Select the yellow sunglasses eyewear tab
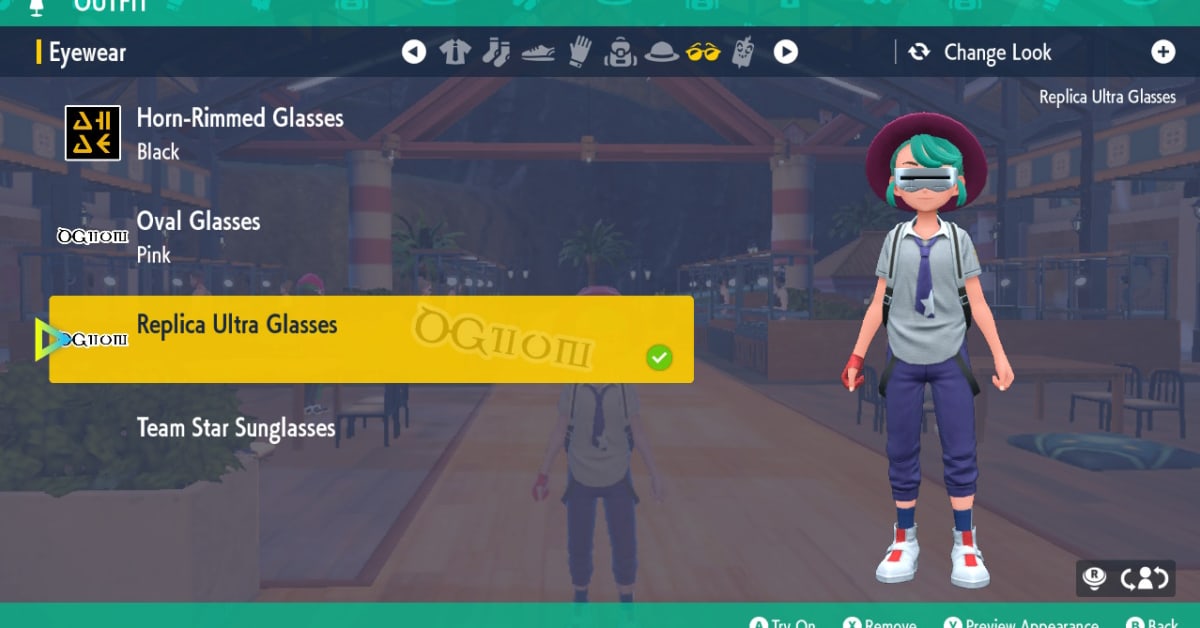The image size is (1200, 628). pos(703,52)
